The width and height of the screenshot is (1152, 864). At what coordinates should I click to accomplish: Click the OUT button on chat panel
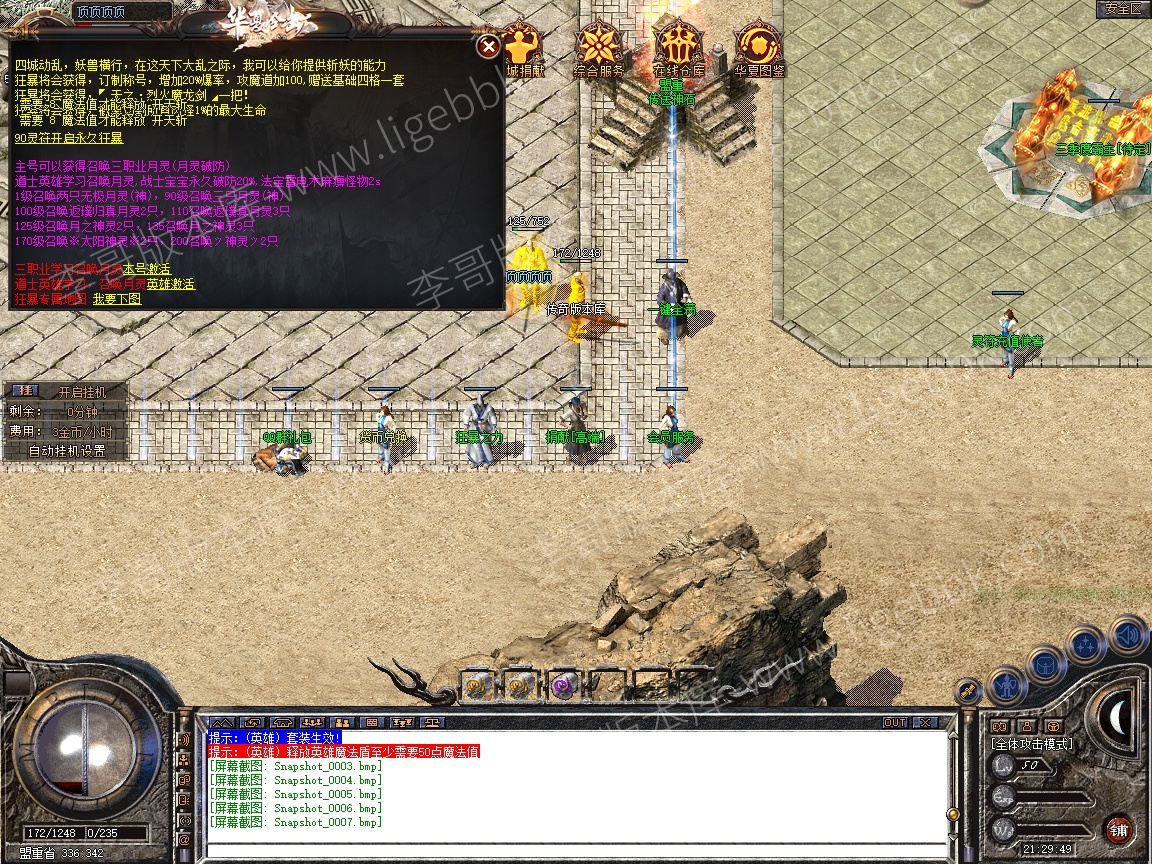[894, 722]
